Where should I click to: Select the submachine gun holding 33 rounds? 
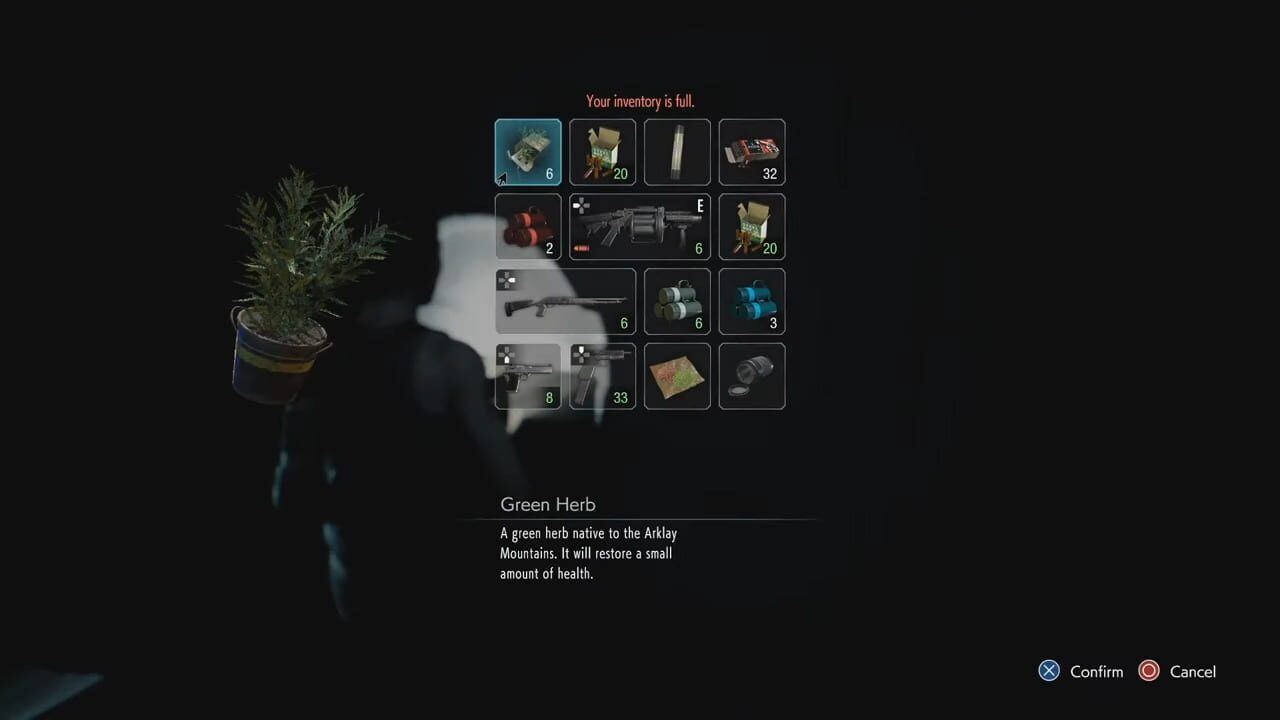(602, 377)
